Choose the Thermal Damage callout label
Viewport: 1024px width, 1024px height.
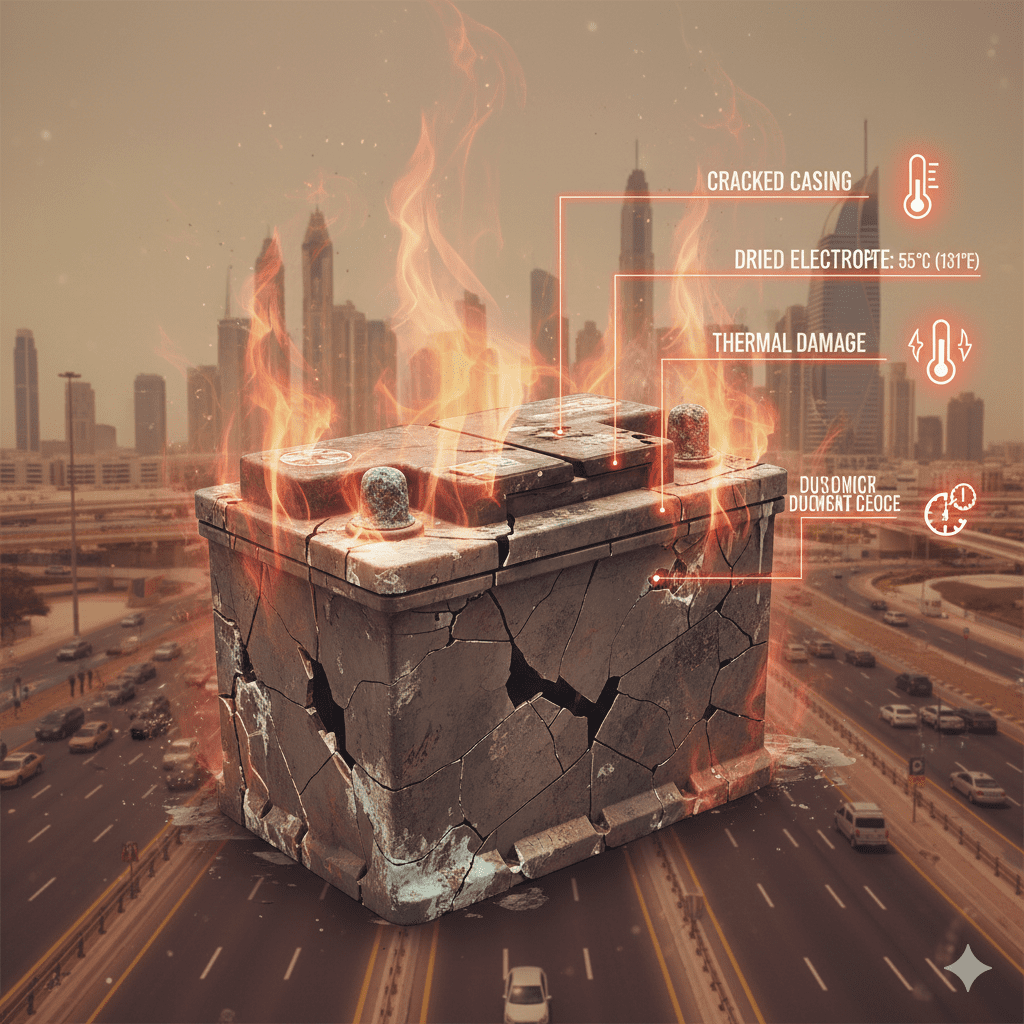[788, 342]
